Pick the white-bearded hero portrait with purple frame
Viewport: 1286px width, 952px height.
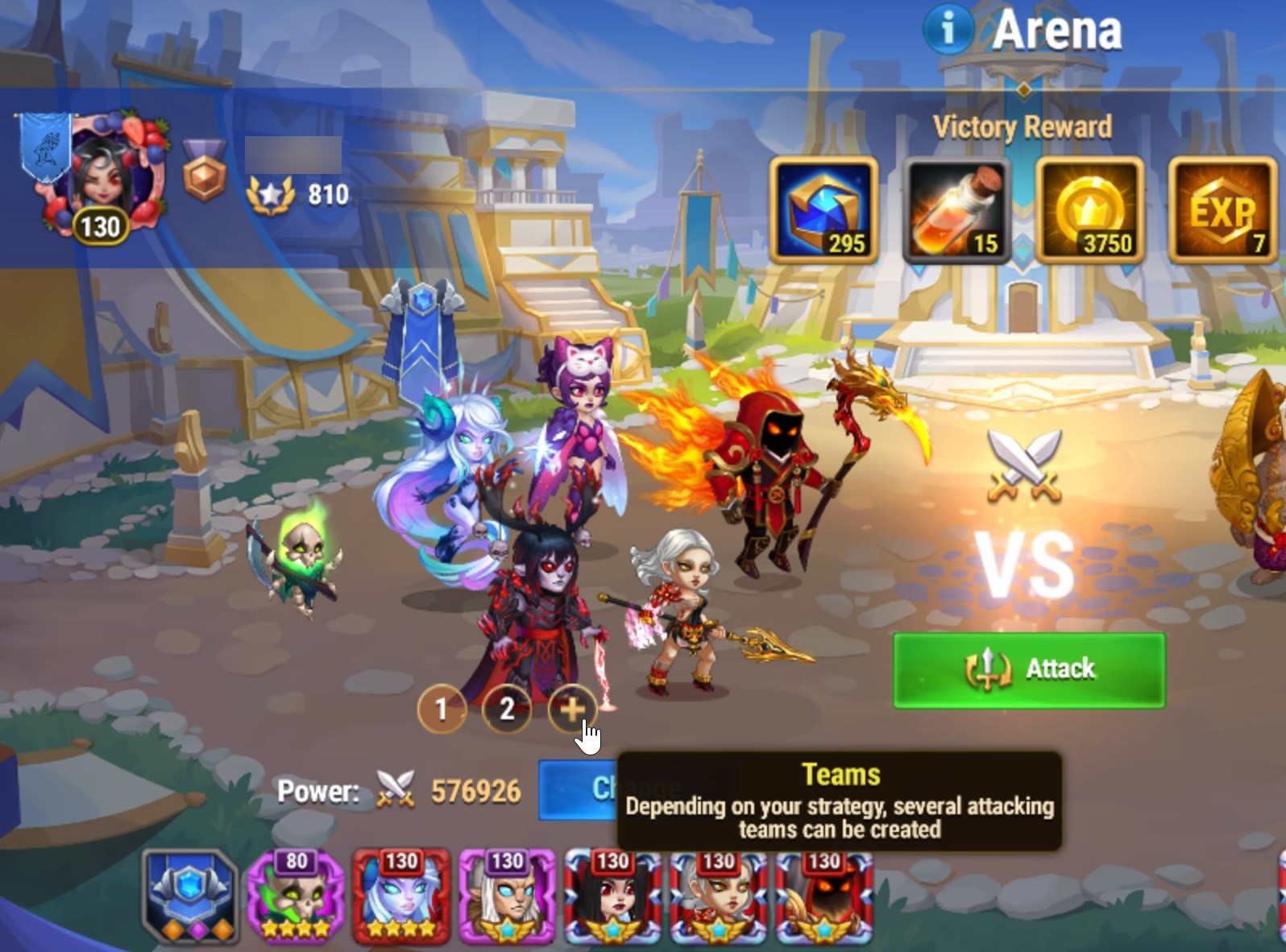pyautogui.click(x=507, y=896)
